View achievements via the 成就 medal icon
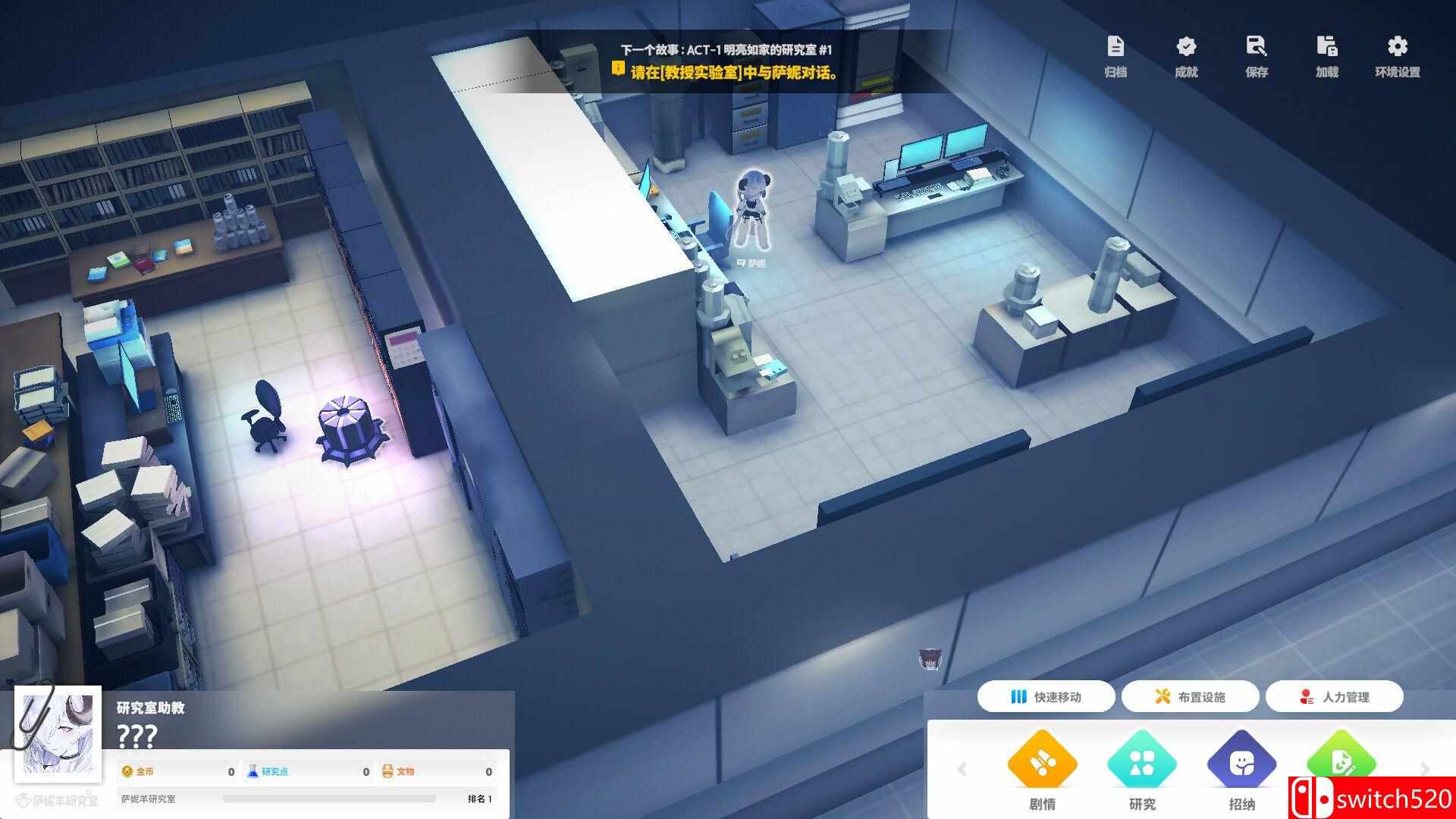The width and height of the screenshot is (1456, 819). pos(1185,57)
